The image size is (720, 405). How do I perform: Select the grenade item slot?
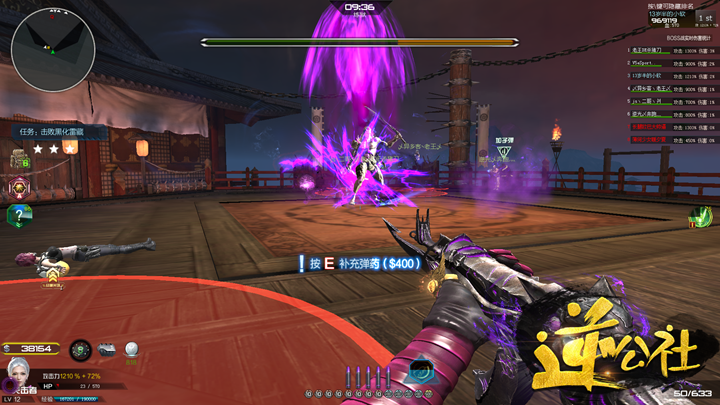tap(82, 349)
